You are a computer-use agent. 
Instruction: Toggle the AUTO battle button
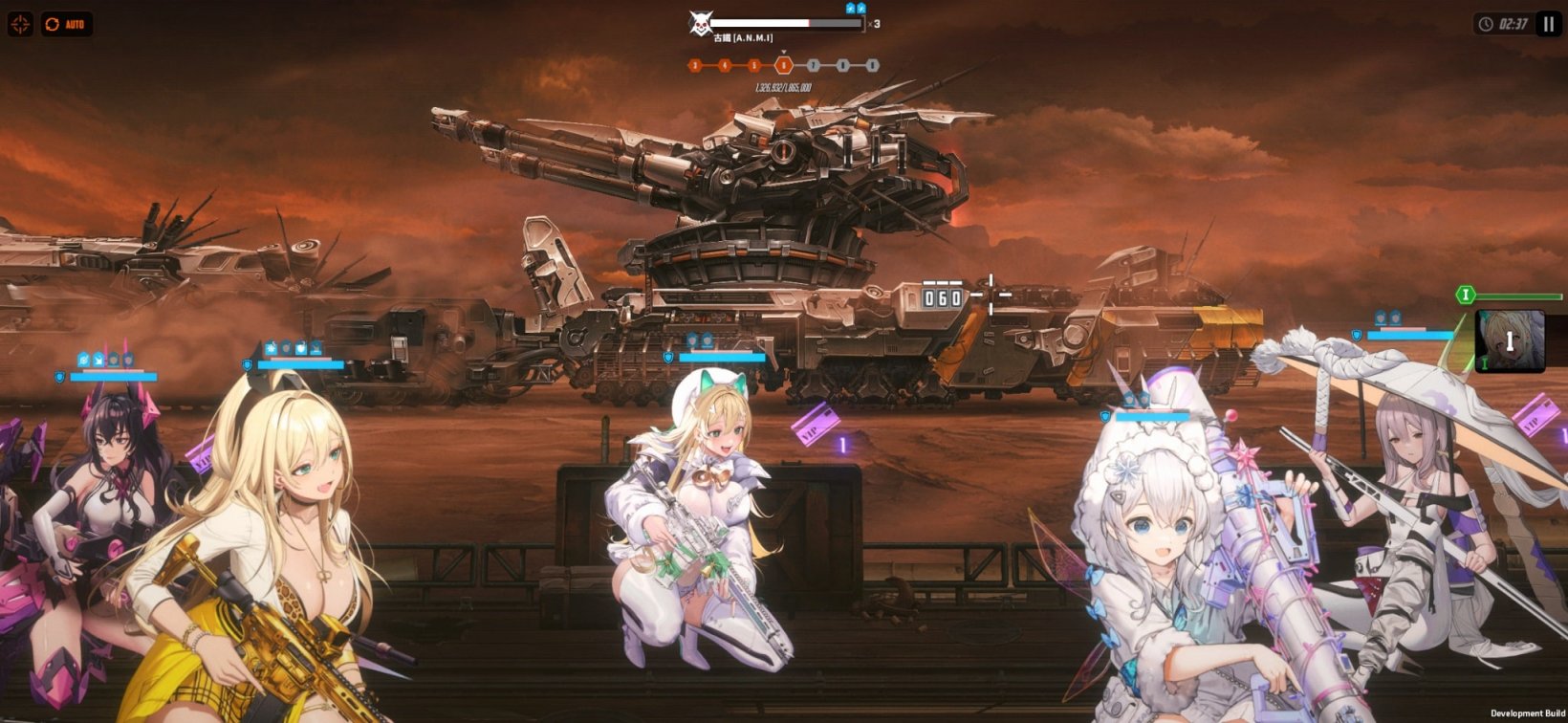pyautogui.click(x=66, y=24)
